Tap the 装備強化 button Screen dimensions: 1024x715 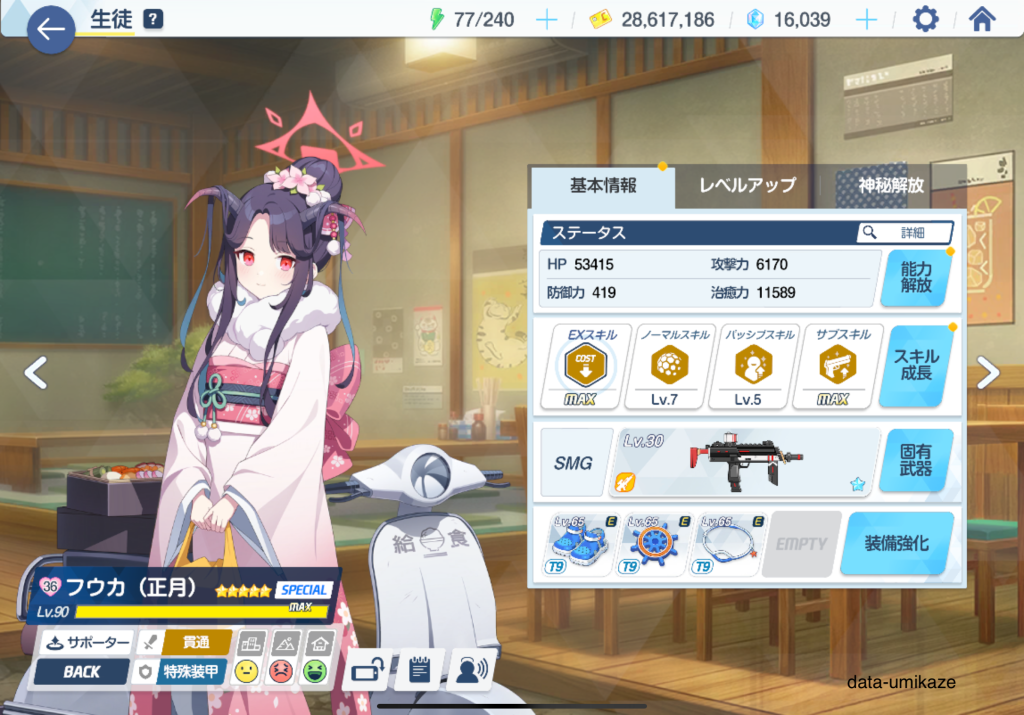click(x=896, y=544)
